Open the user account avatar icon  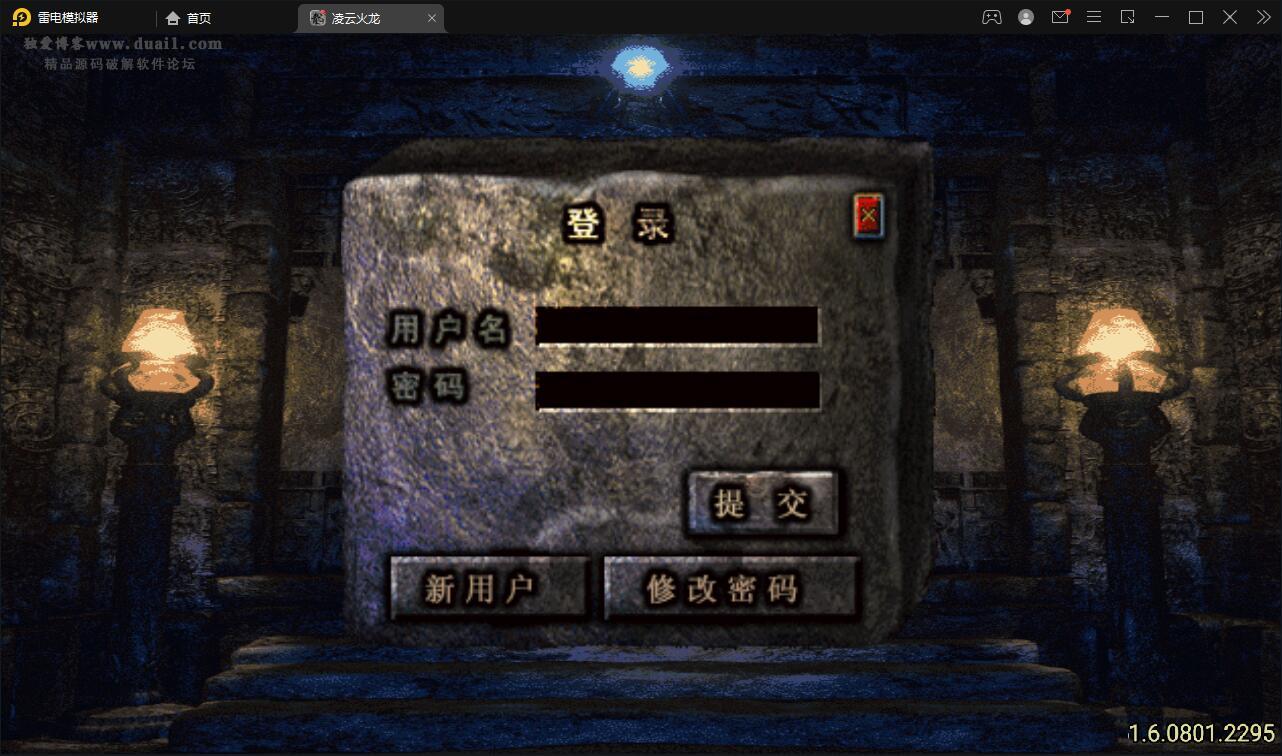coord(1026,17)
